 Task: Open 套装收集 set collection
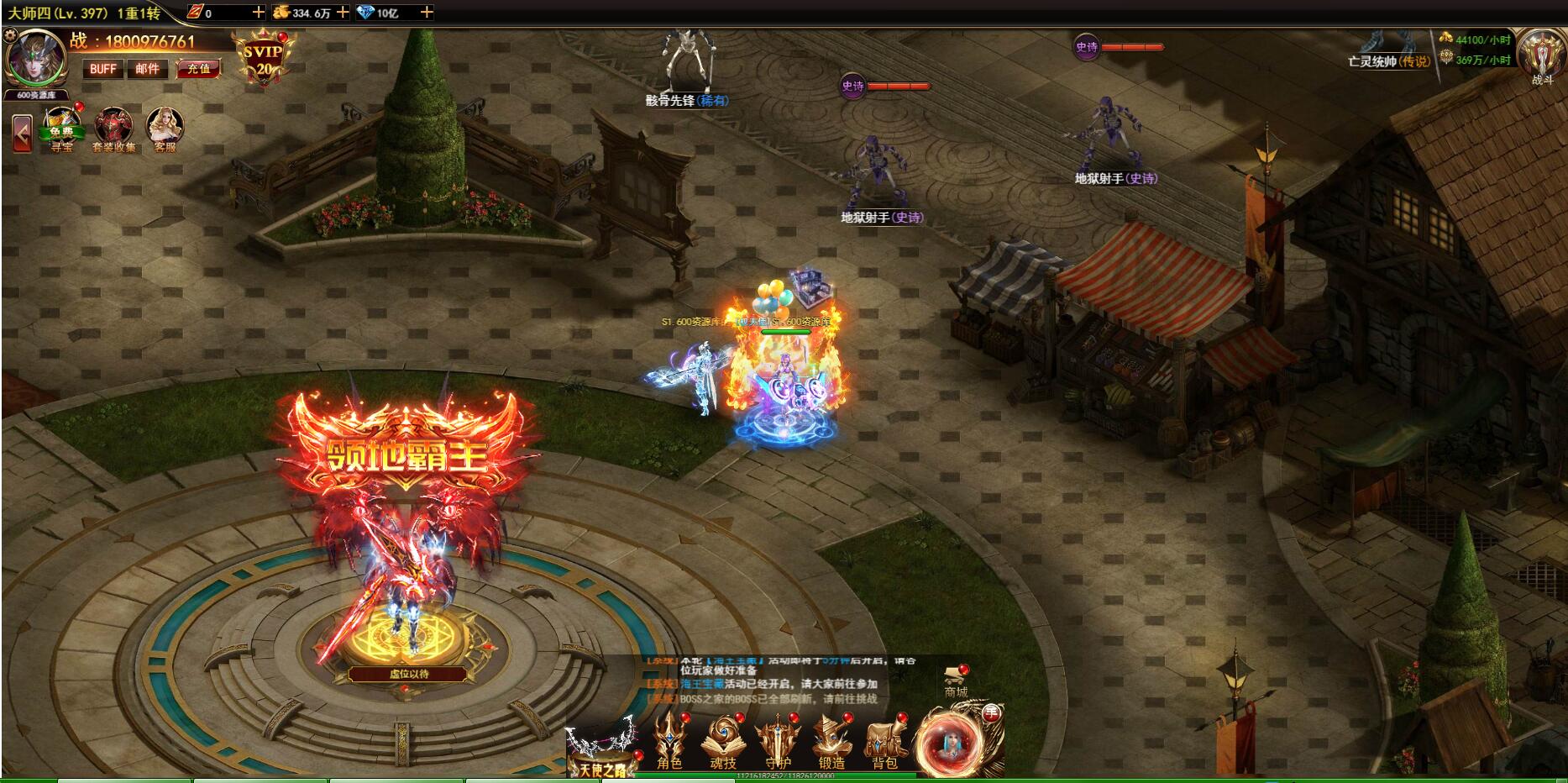(114, 129)
